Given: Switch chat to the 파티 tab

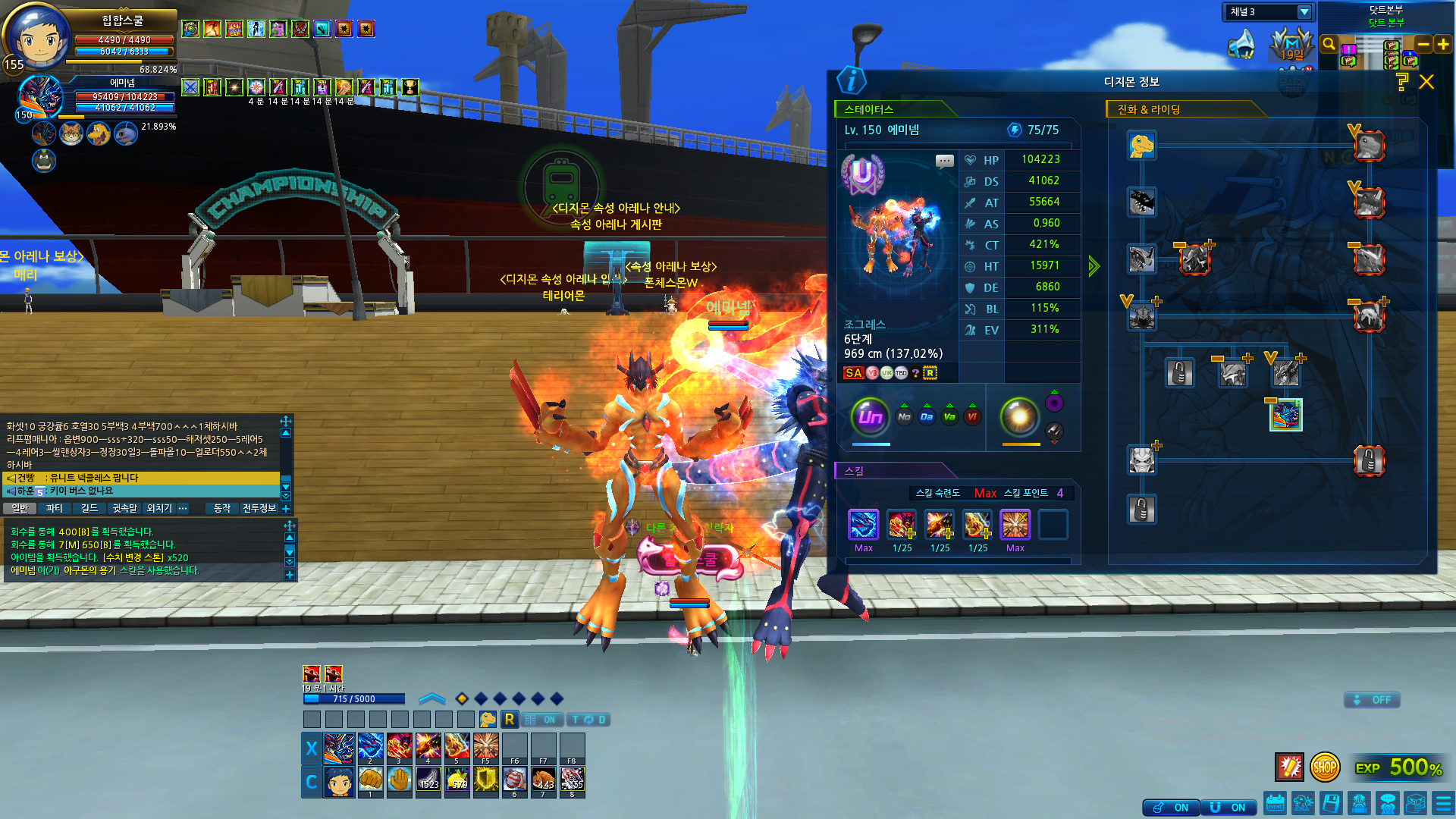Looking at the screenshot, I should click(x=55, y=508).
